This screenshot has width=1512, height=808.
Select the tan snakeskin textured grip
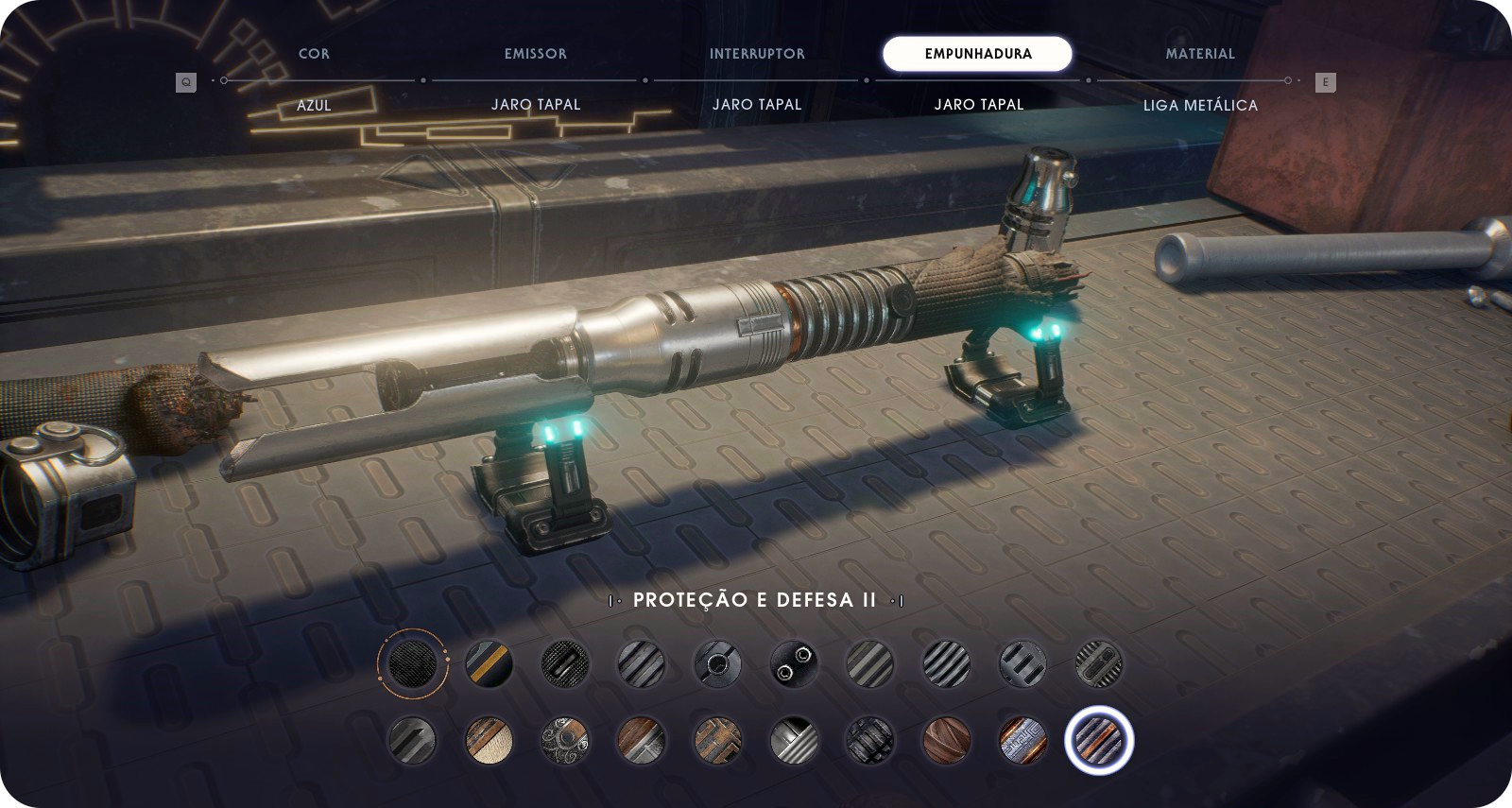pyautogui.click(x=489, y=740)
